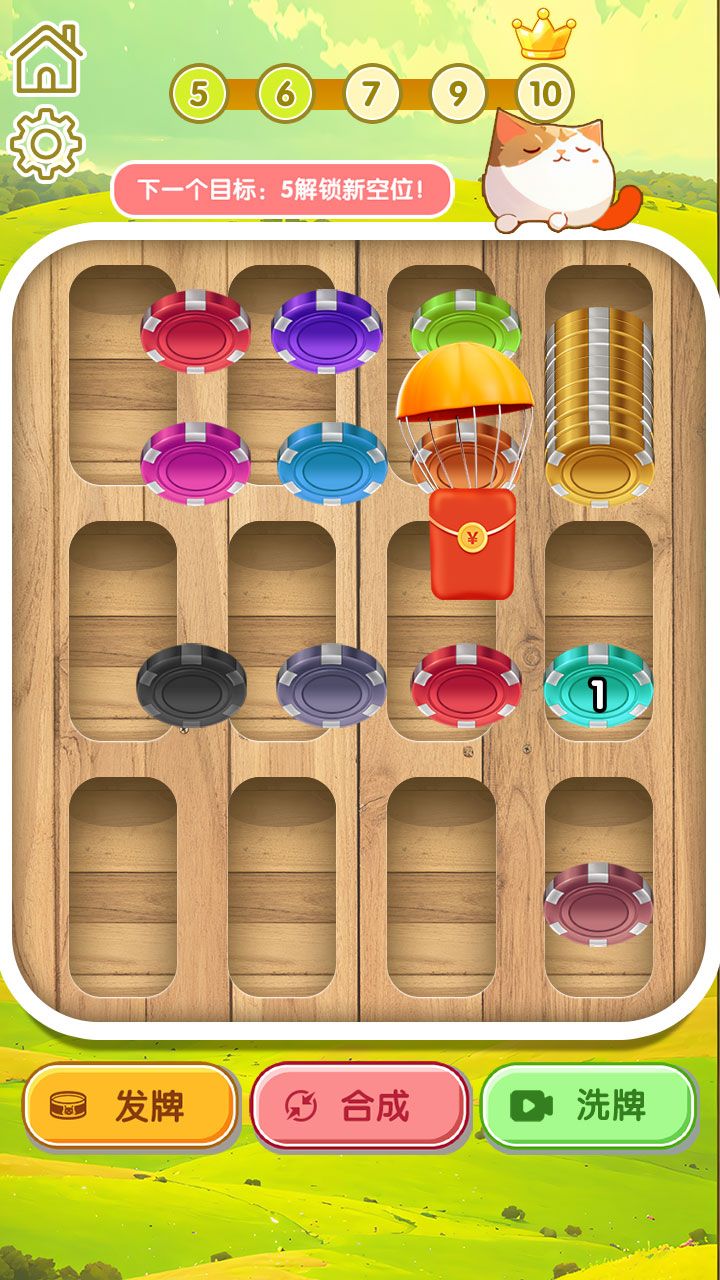
Task: Tap the 合成 merge button
Action: tap(359, 1105)
